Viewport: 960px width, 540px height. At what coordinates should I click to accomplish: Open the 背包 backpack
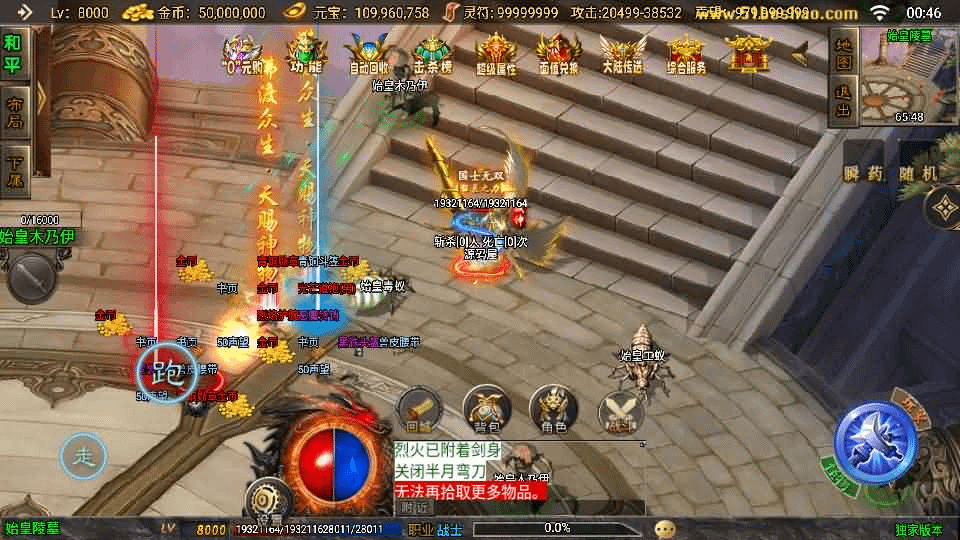point(485,410)
